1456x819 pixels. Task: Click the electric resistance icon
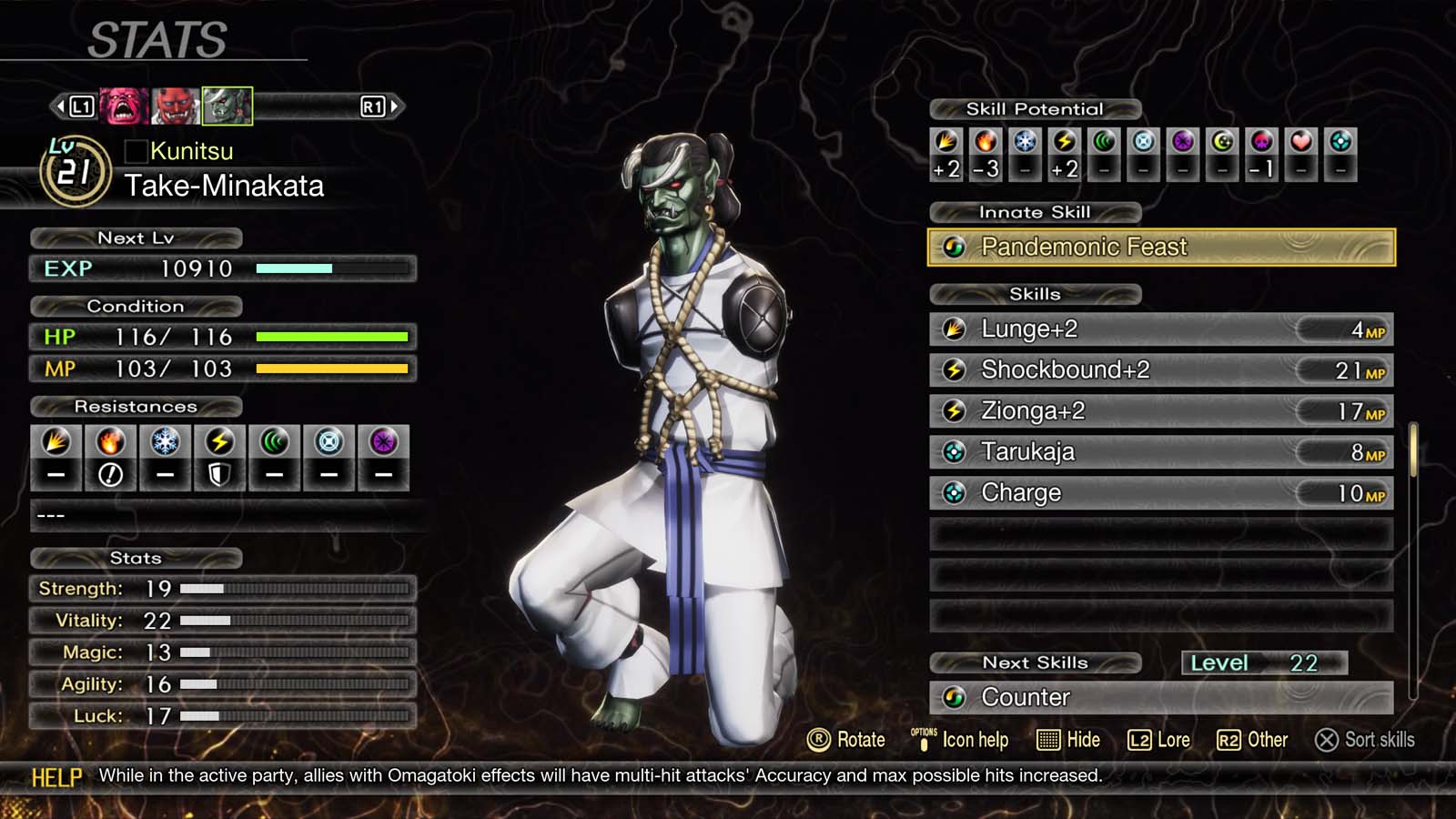point(219,443)
